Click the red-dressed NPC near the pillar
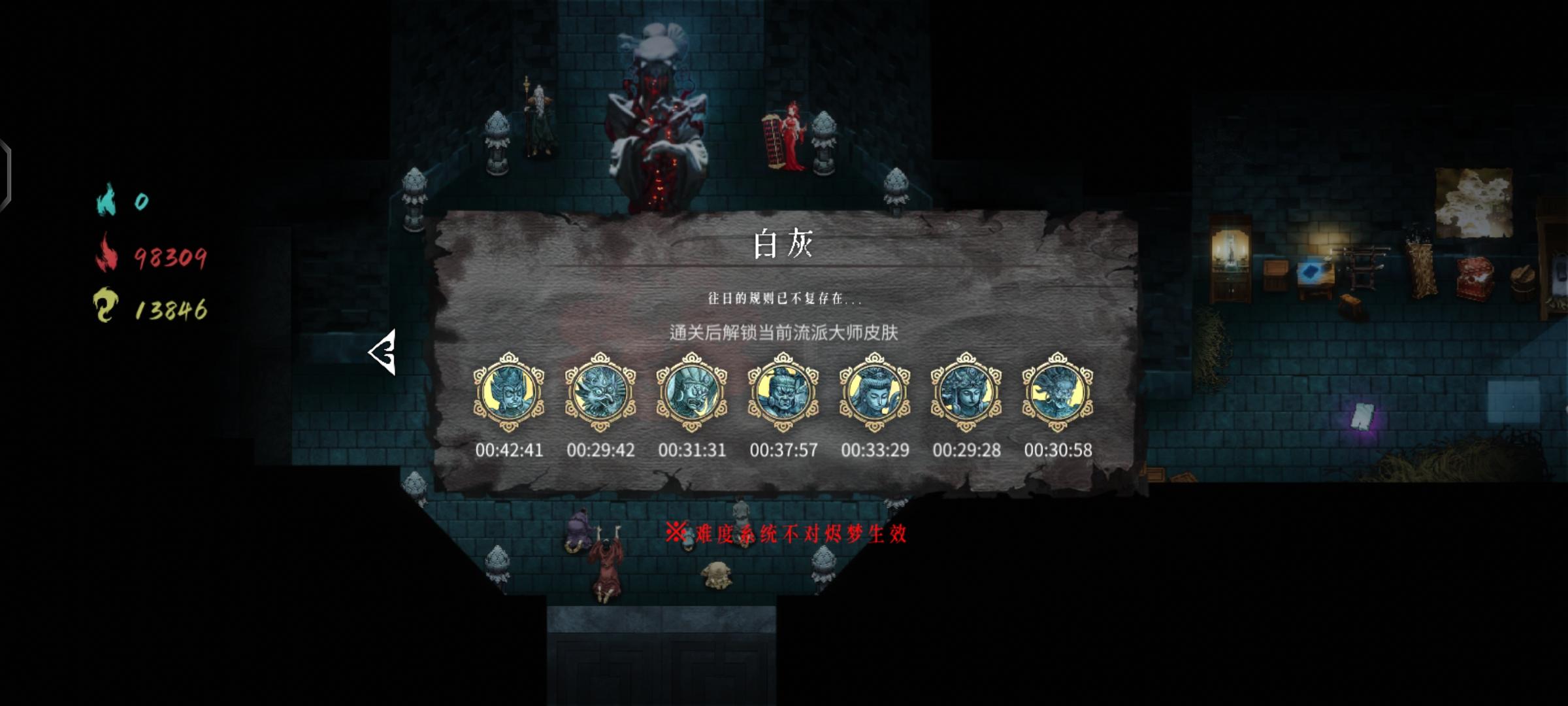This screenshot has height=706, width=1568. 792,137
